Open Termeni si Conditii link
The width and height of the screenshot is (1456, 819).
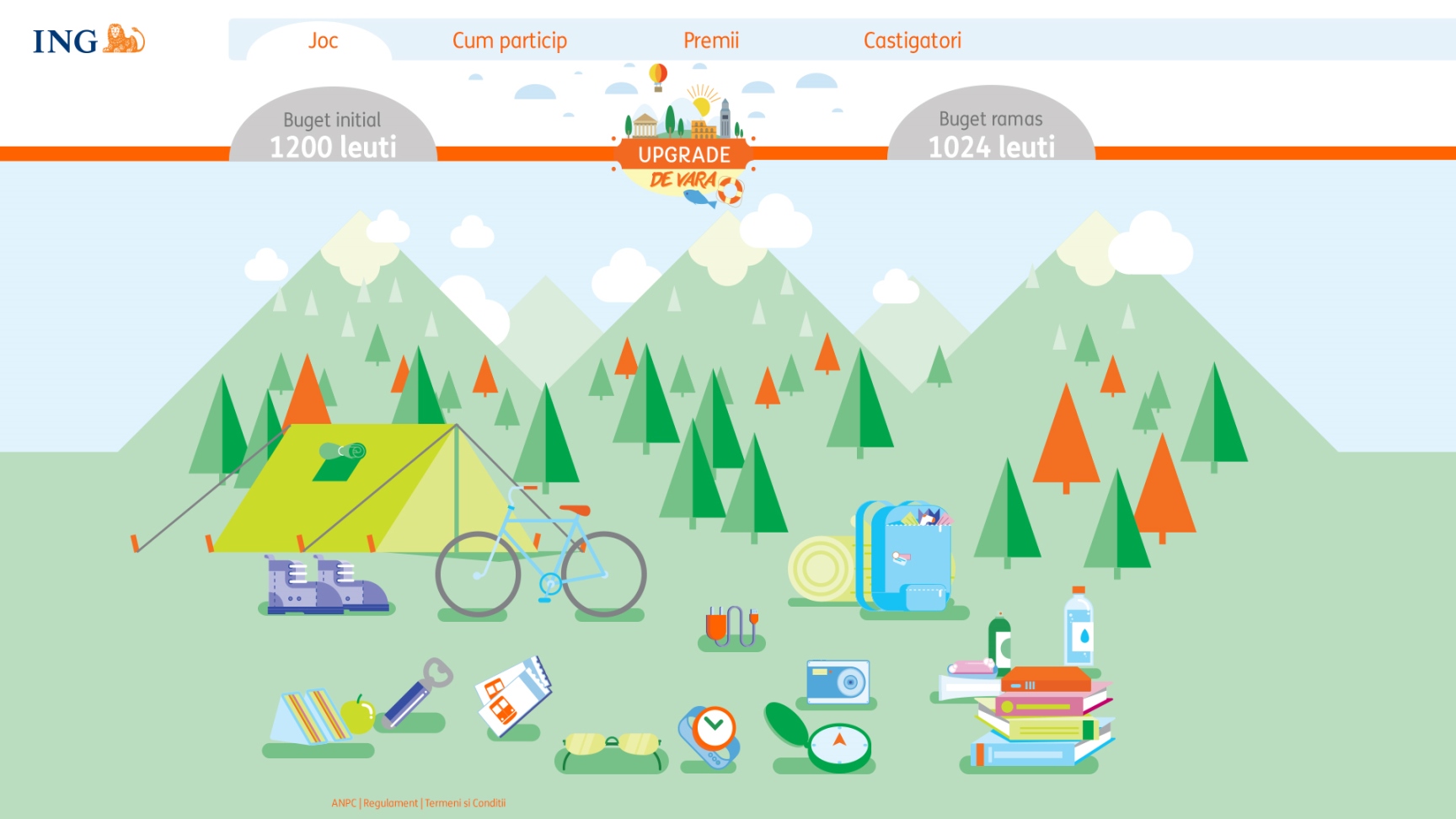click(465, 803)
